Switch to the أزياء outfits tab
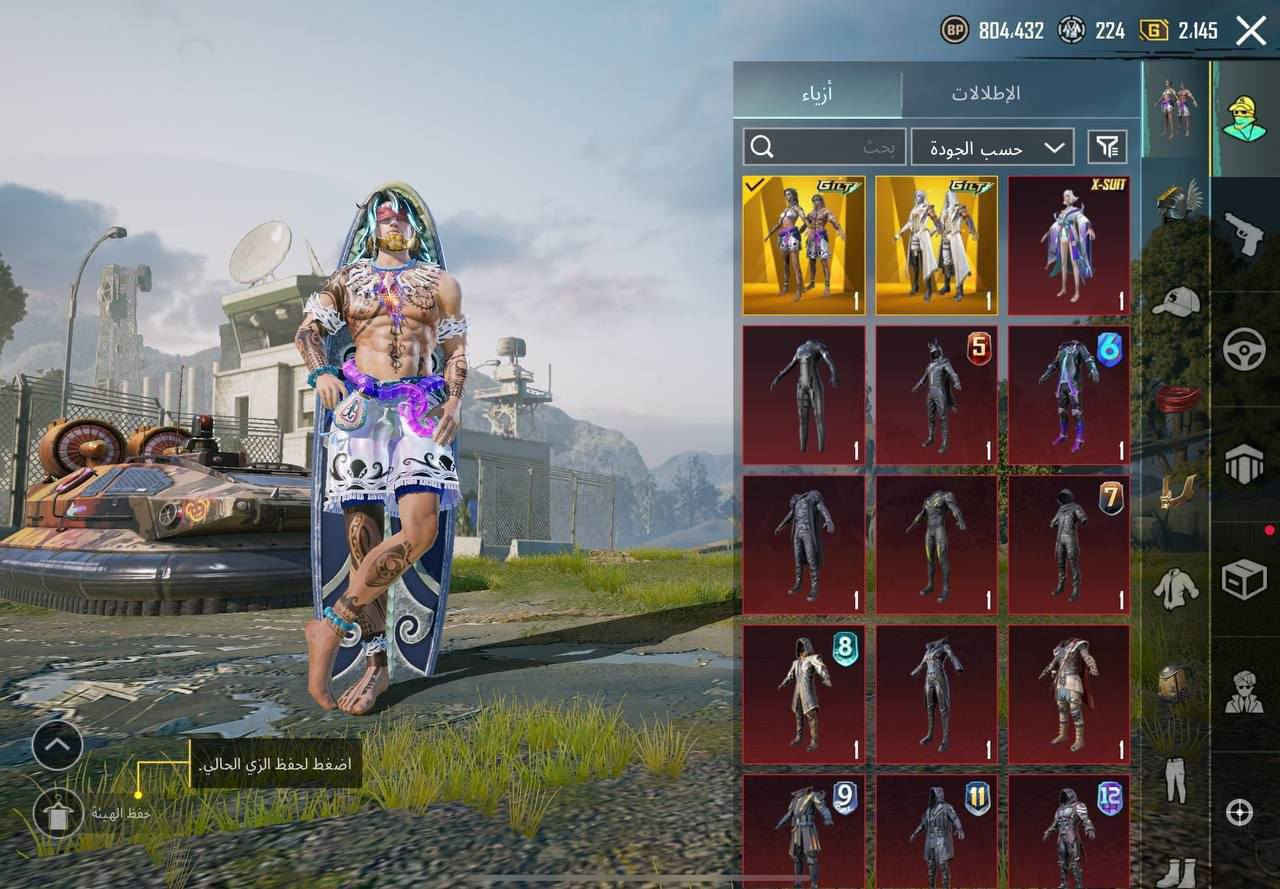The width and height of the screenshot is (1280, 889). tap(817, 93)
